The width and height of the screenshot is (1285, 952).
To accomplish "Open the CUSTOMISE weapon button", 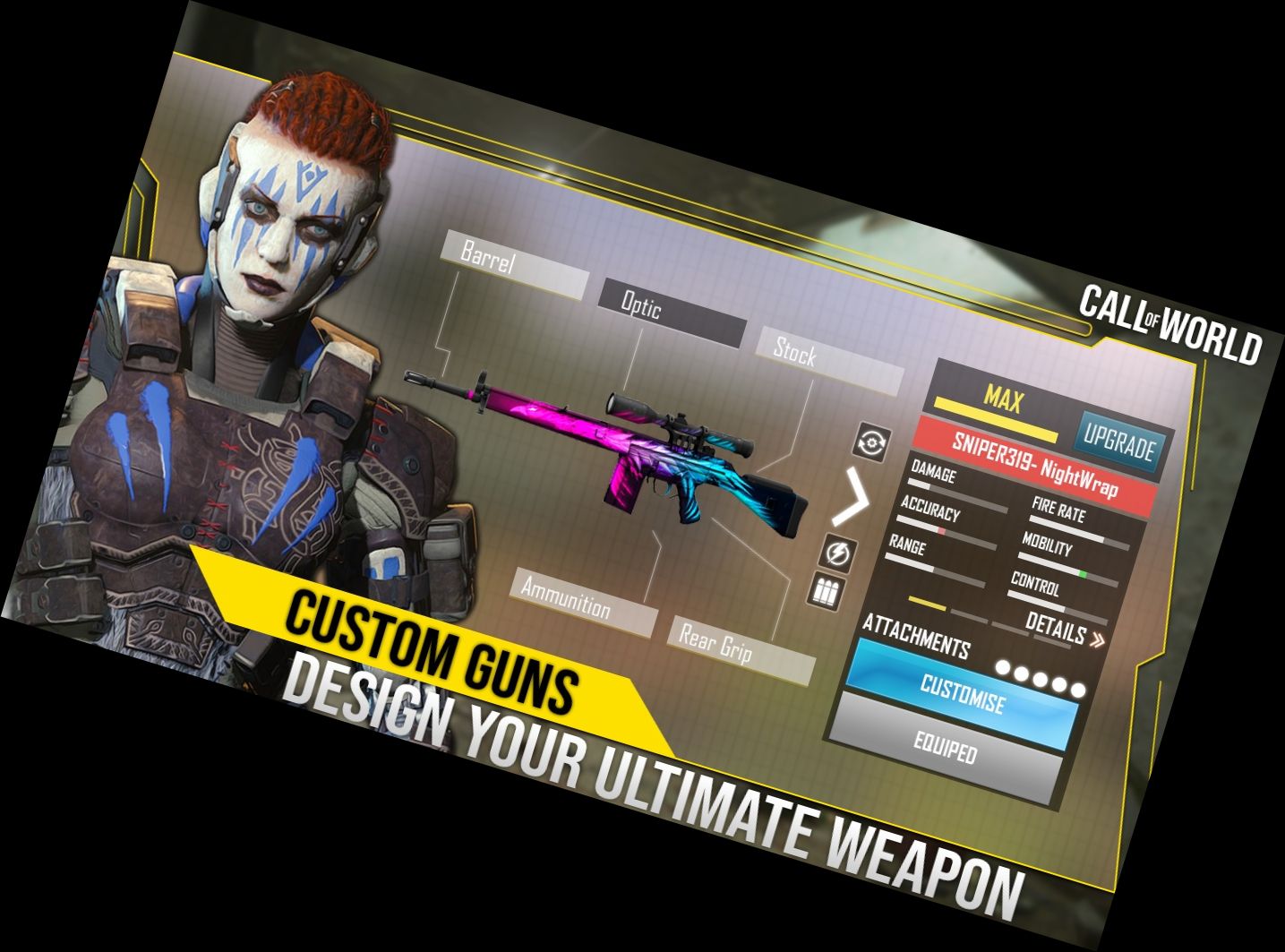I will (x=963, y=694).
